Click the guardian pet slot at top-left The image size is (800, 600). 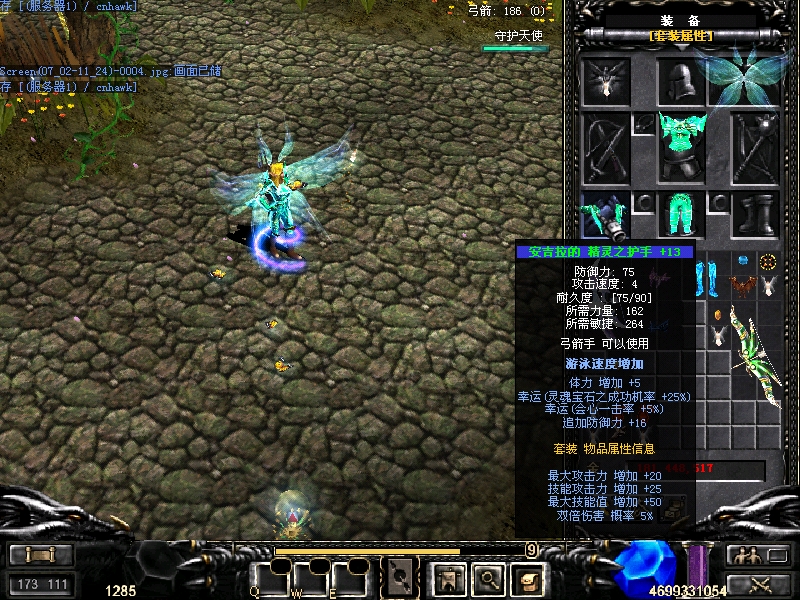[606, 82]
